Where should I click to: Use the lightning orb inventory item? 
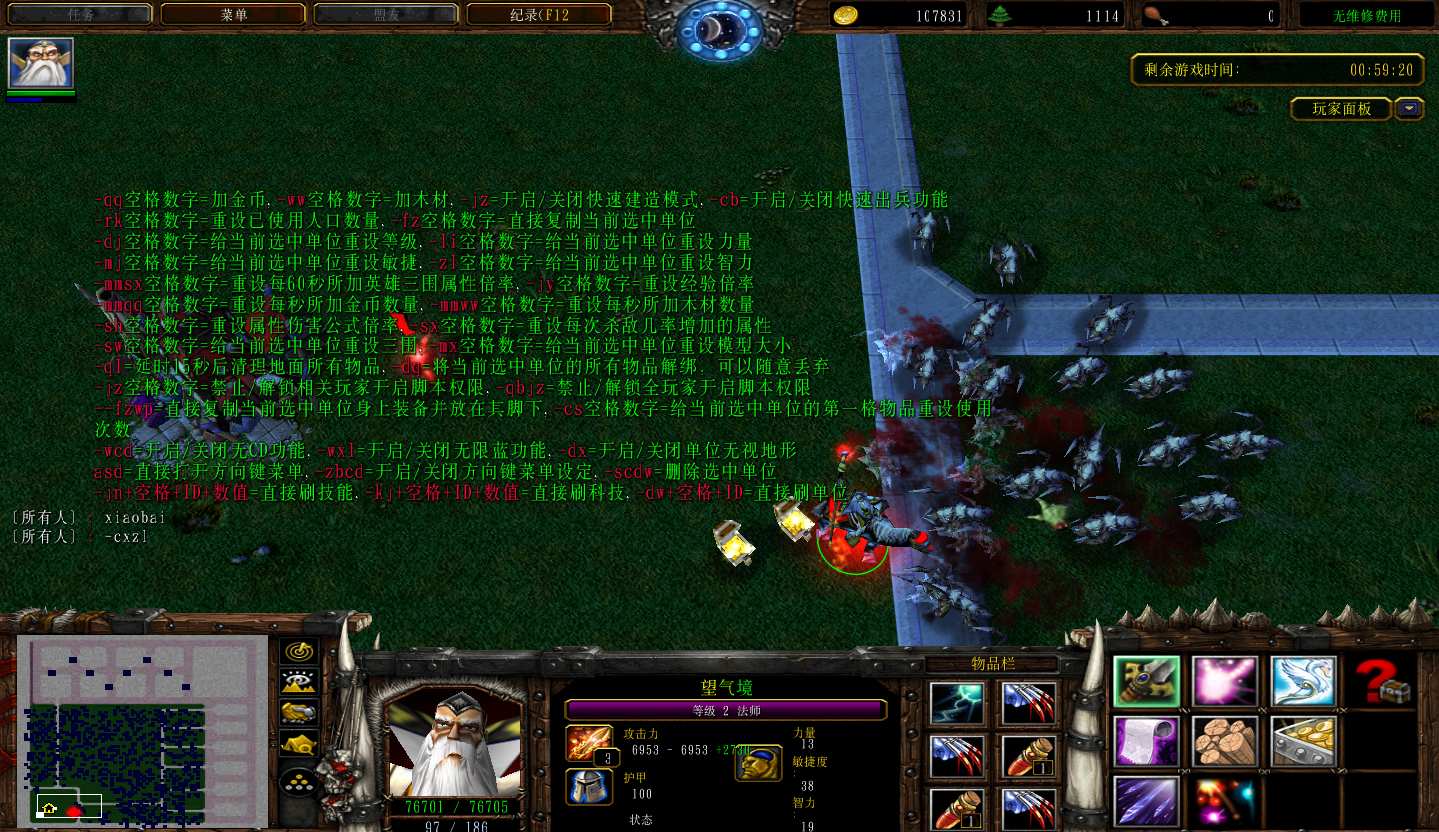coord(957,703)
